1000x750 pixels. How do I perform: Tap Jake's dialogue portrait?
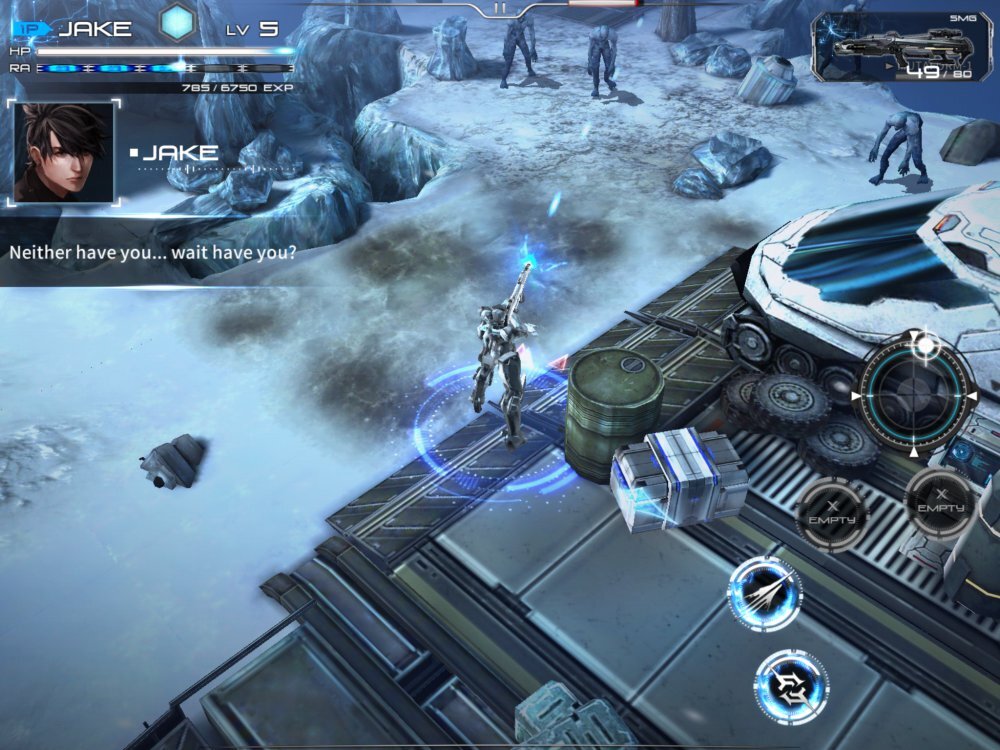pos(63,152)
